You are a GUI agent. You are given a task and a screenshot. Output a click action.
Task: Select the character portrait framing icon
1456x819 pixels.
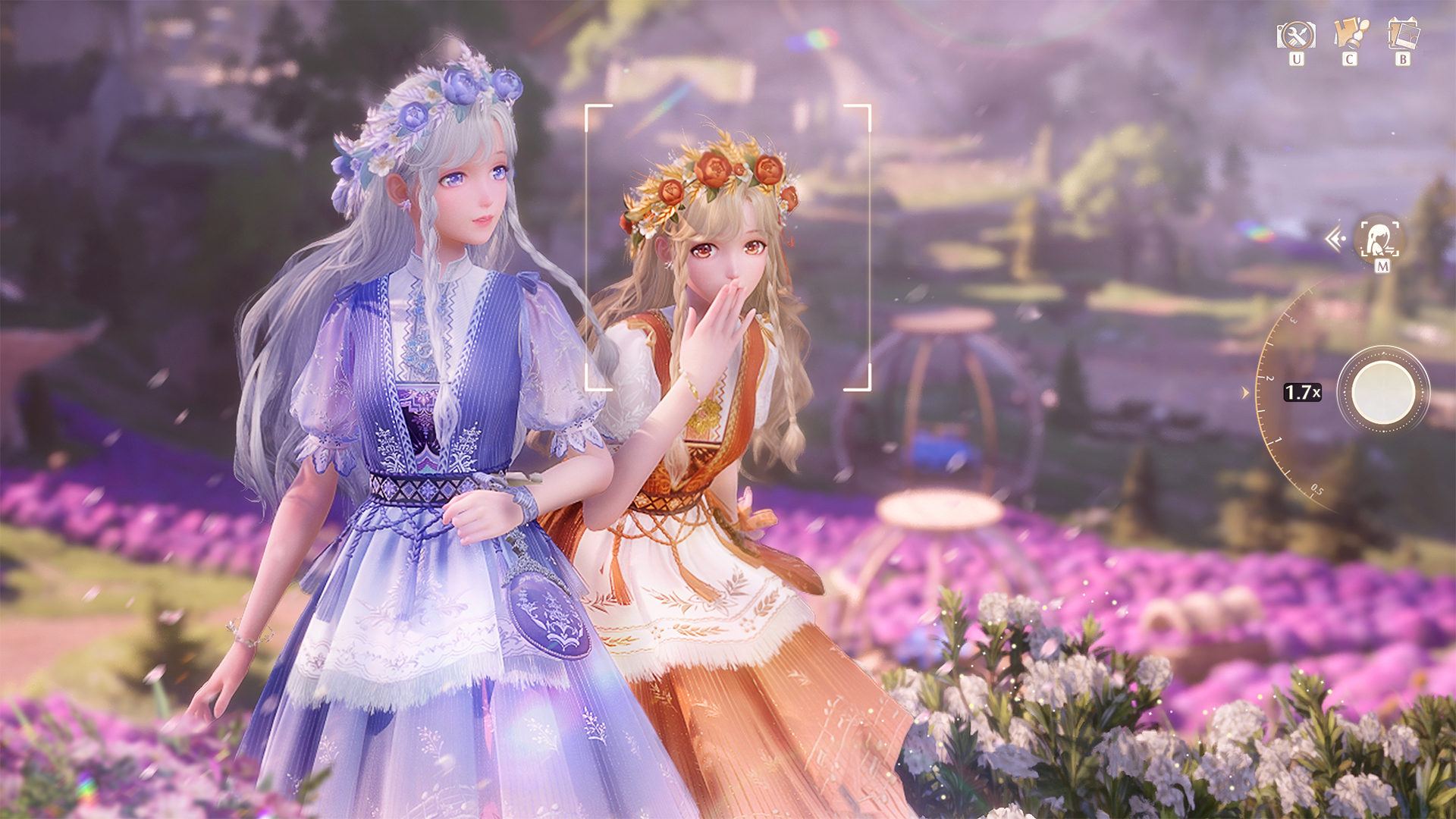coord(1378,240)
